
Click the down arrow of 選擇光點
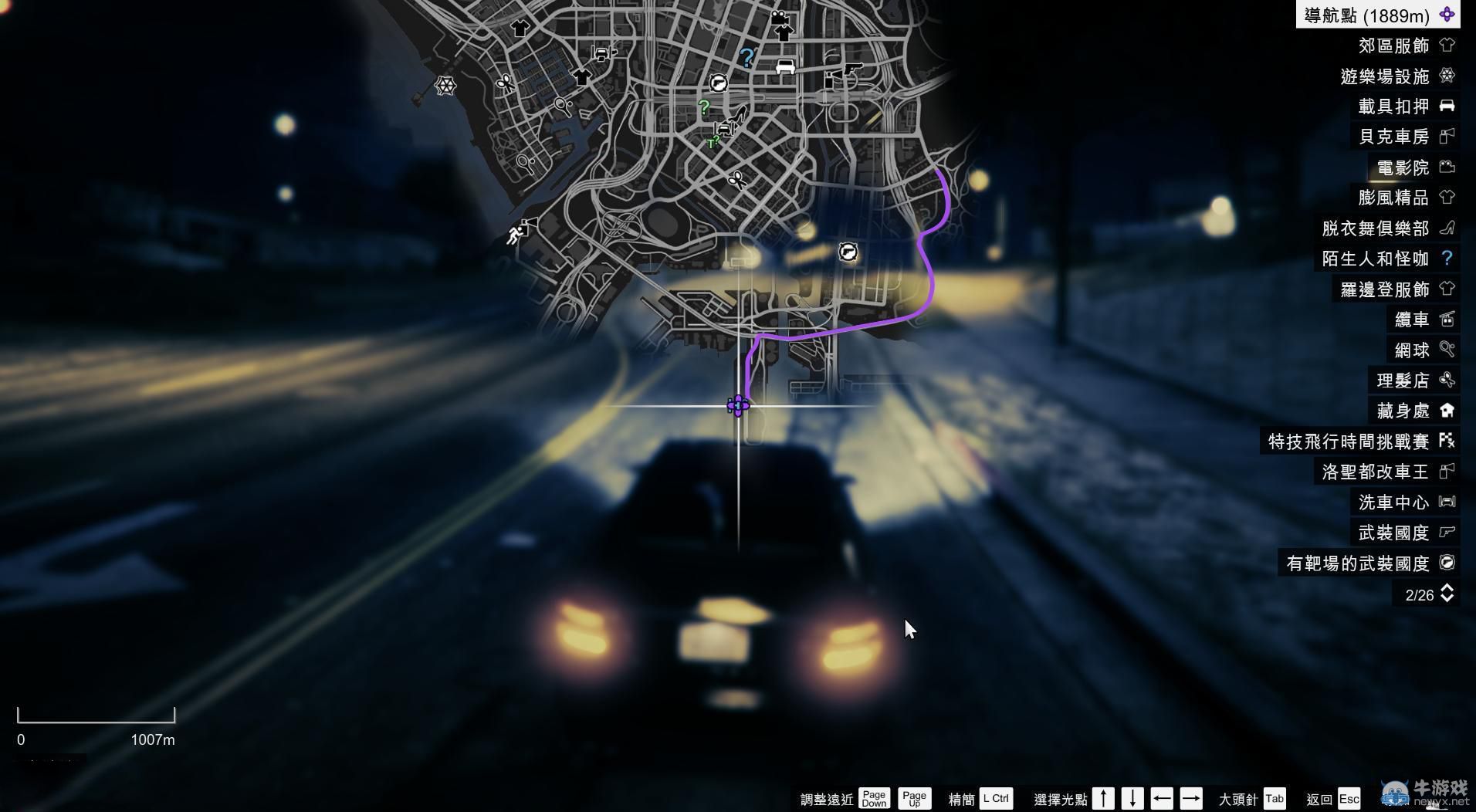(1132, 798)
